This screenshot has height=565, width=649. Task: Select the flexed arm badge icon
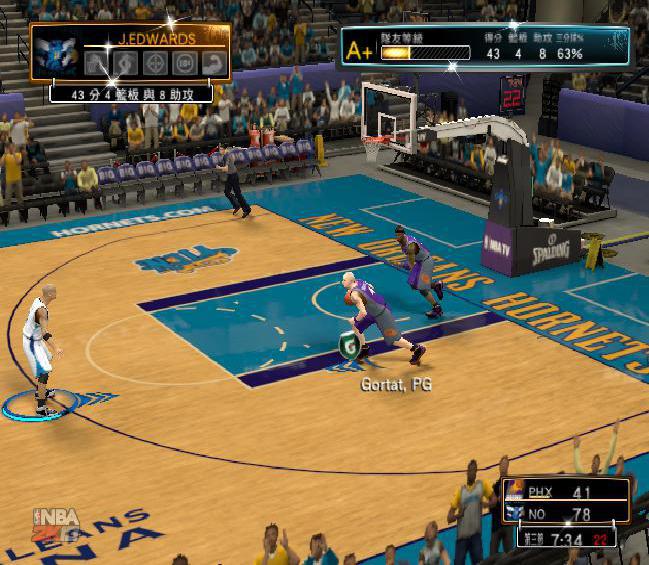pyautogui.click(x=213, y=63)
